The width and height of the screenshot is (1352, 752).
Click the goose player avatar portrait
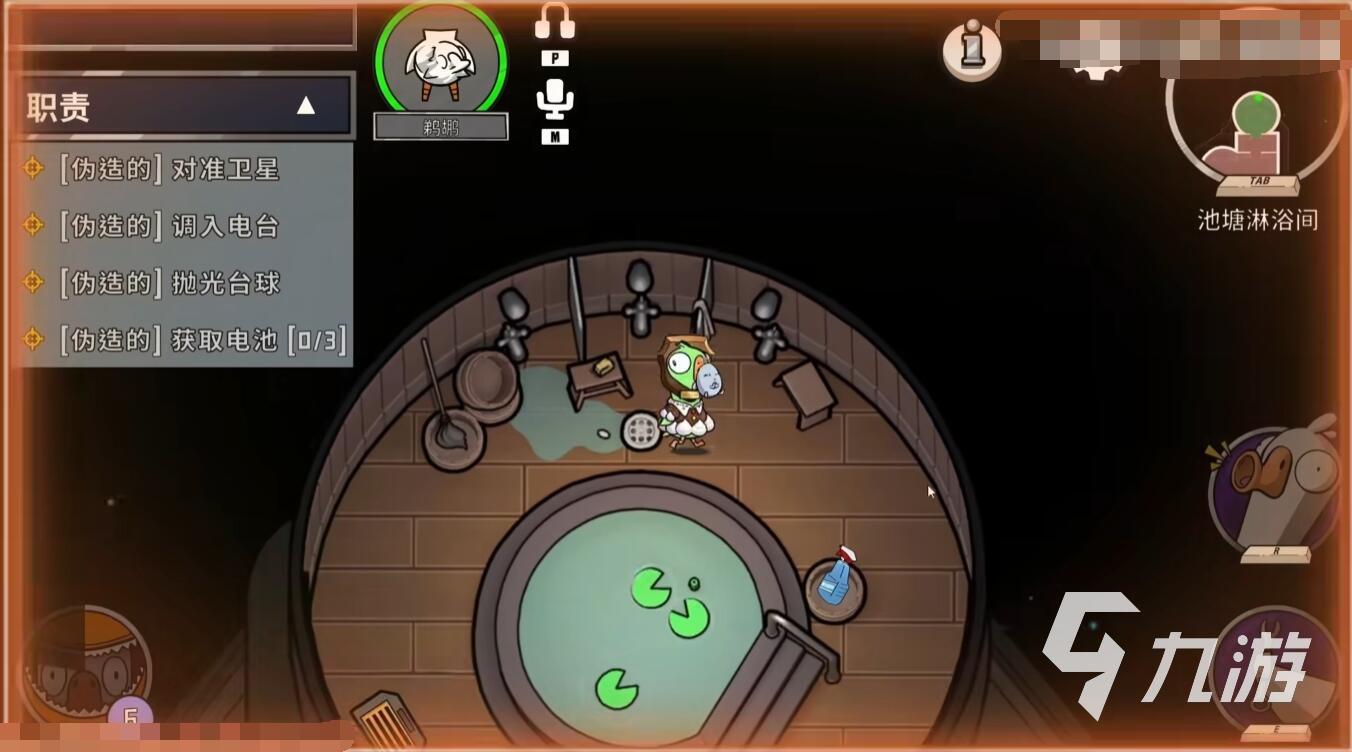point(441,62)
